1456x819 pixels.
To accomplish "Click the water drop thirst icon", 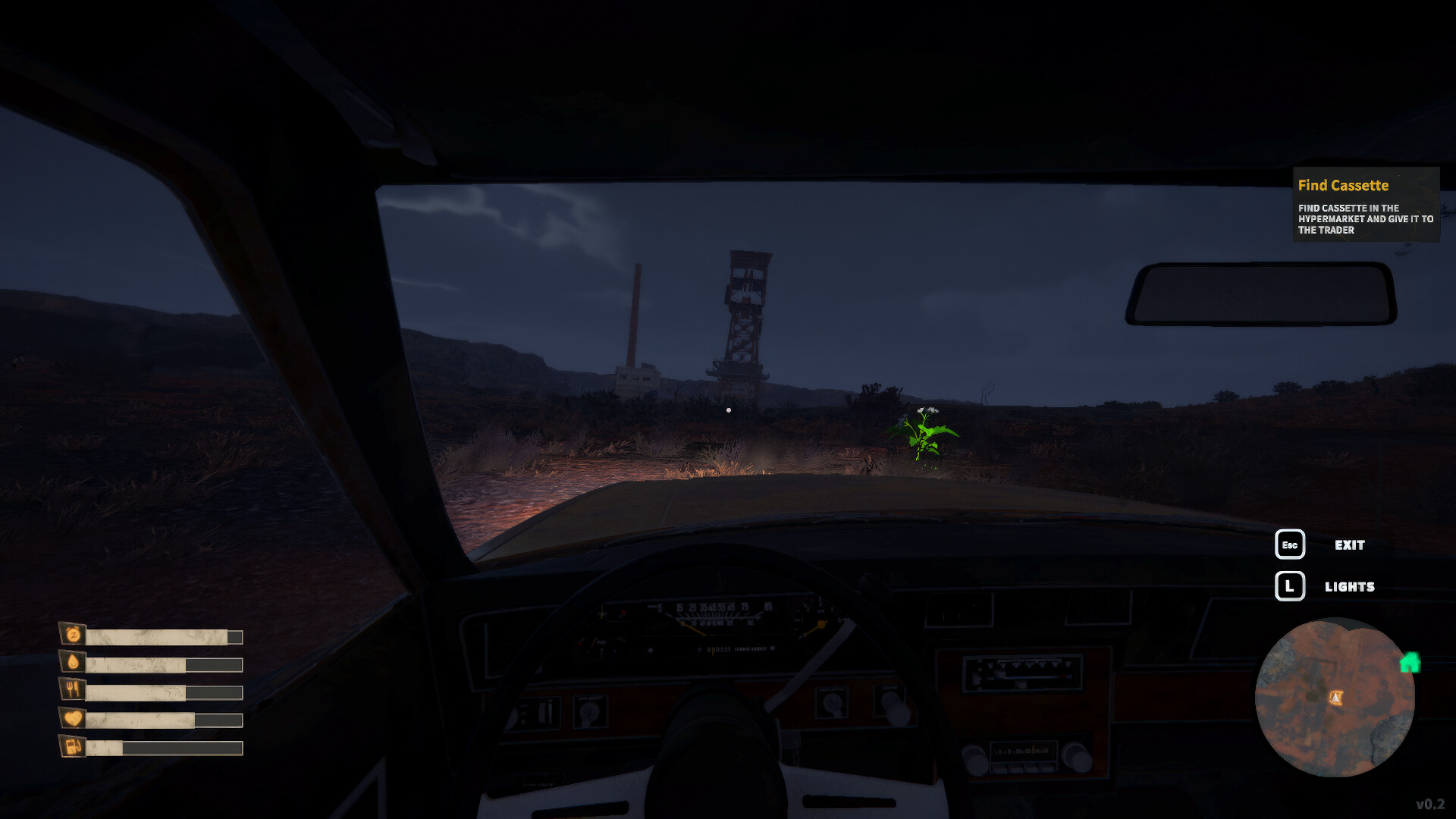I will [x=74, y=662].
